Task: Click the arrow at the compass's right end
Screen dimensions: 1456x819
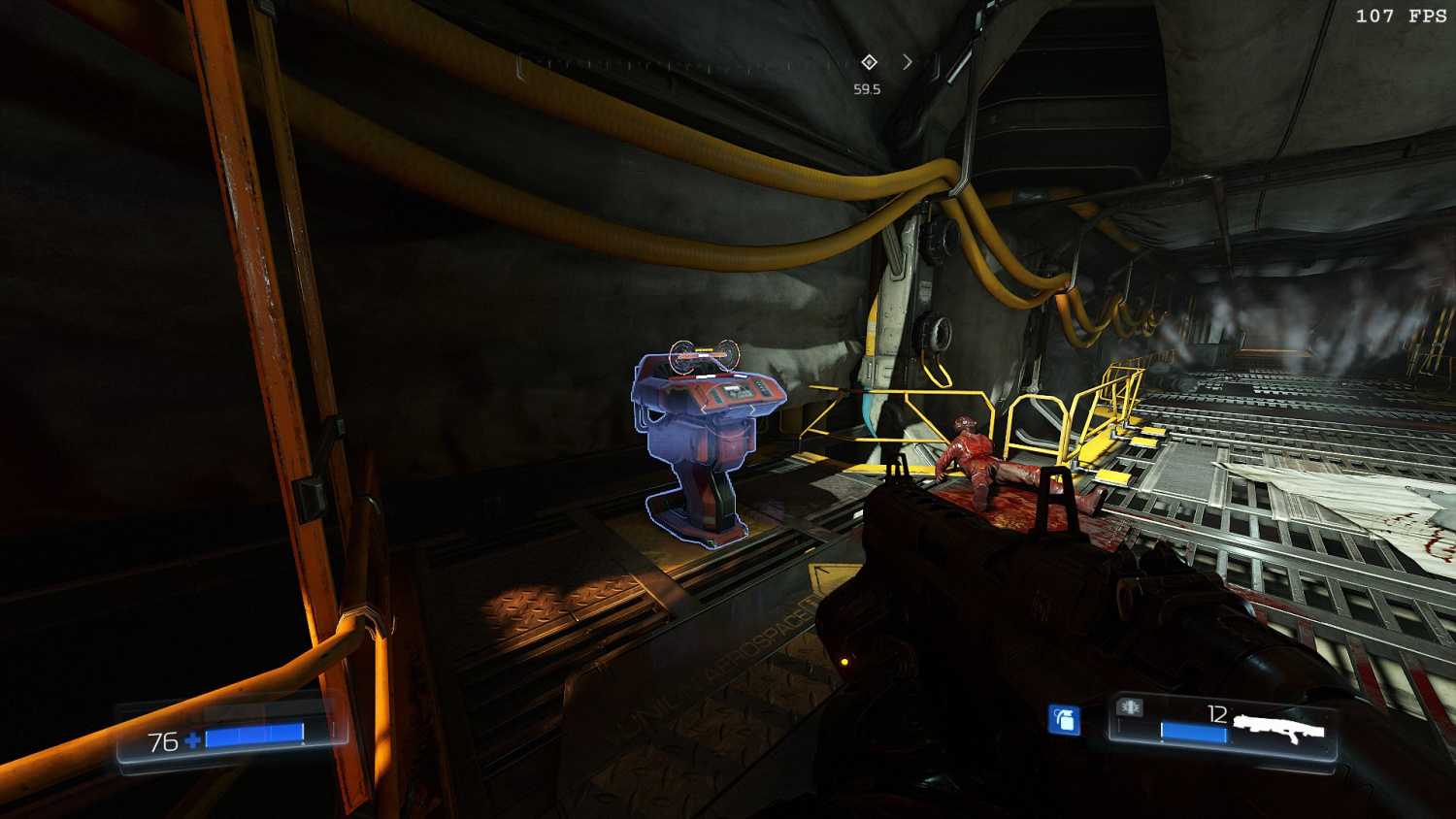Action: (908, 62)
